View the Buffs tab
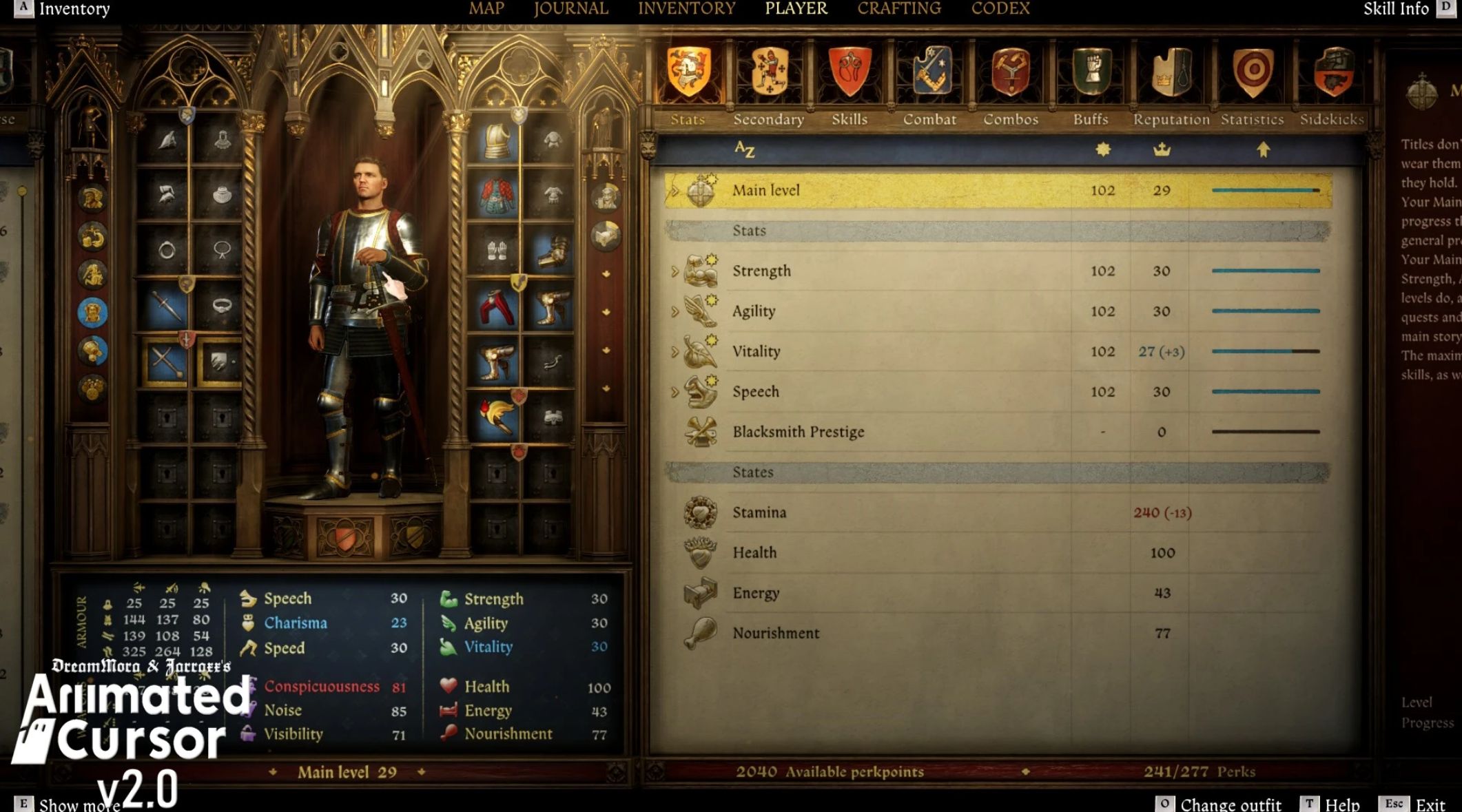Image resolution: width=1462 pixels, height=812 pixels. 1091,83
